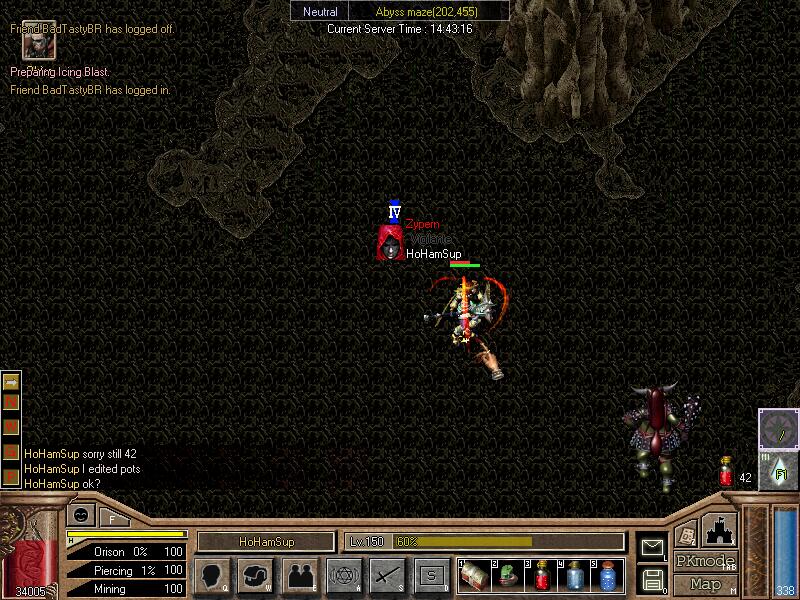The height and width of the screenshot is (600, 800).
Task: Click the floppy disk save icon
Action: pos(652,579)
